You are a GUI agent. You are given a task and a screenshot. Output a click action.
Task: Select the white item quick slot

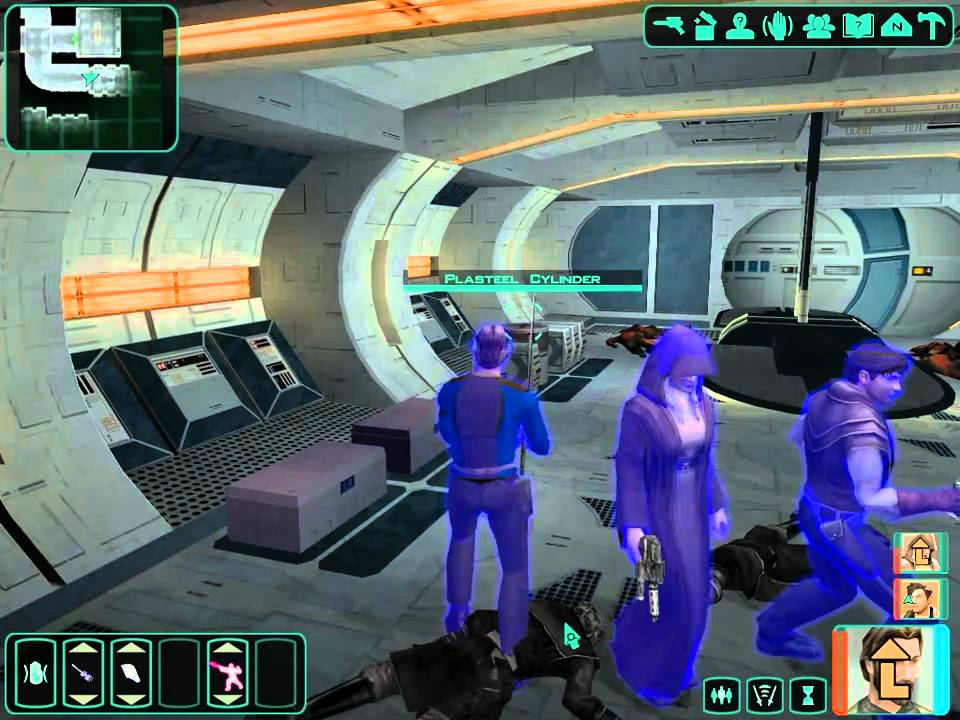click(x=131, y=673)
